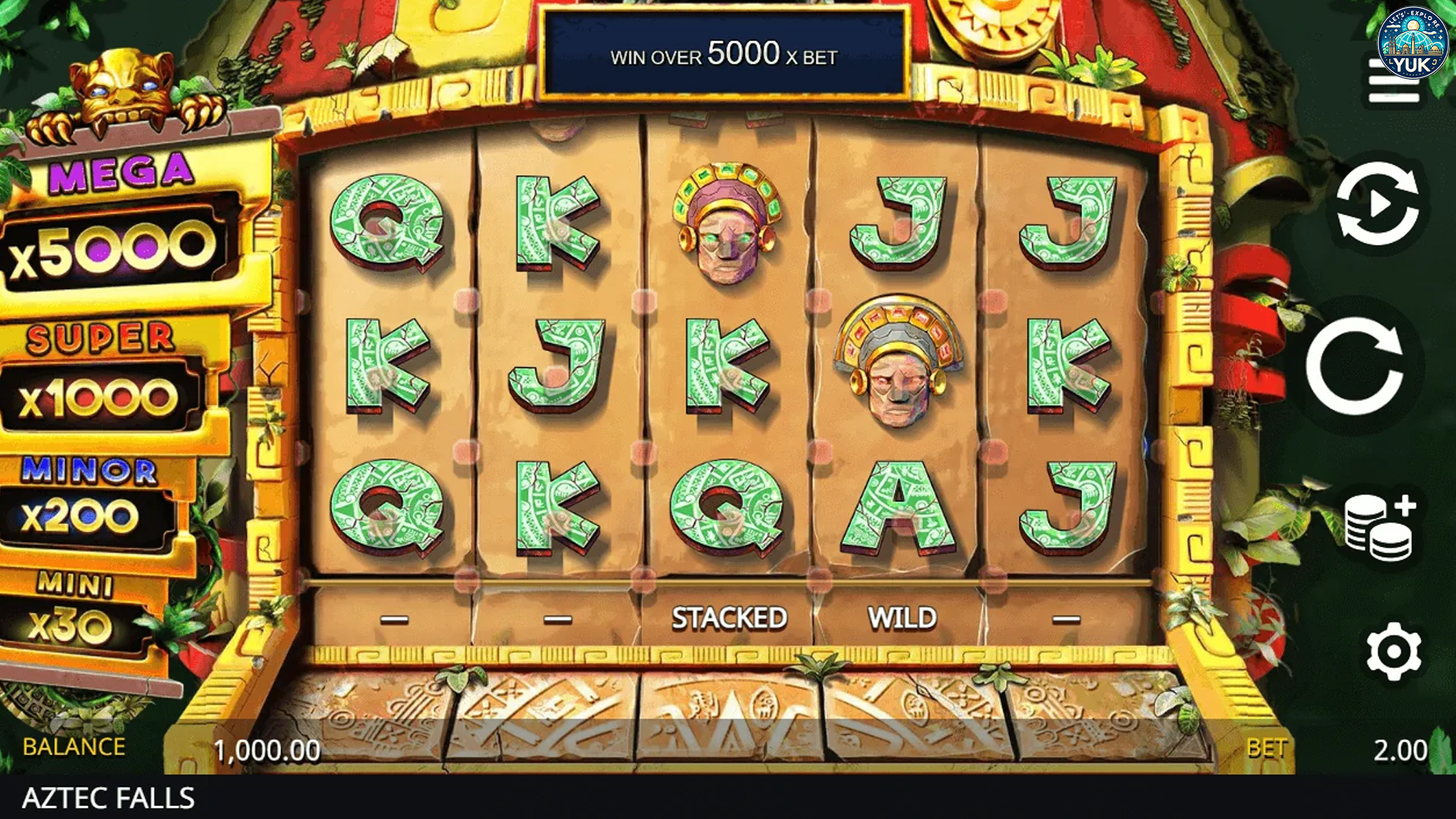Click the AZTEC FALLS title bar
The height and width of the screenshot is (819, 1456).
(x=110, y=796)
